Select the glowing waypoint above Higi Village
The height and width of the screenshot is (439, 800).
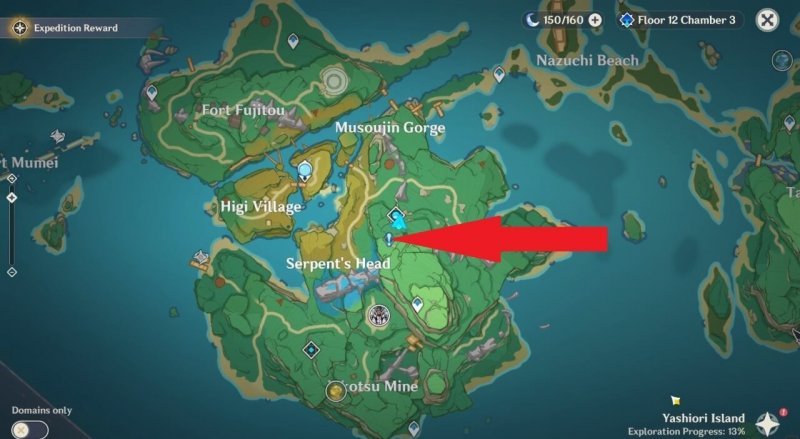pyautogui.click(x=304, y=172)
